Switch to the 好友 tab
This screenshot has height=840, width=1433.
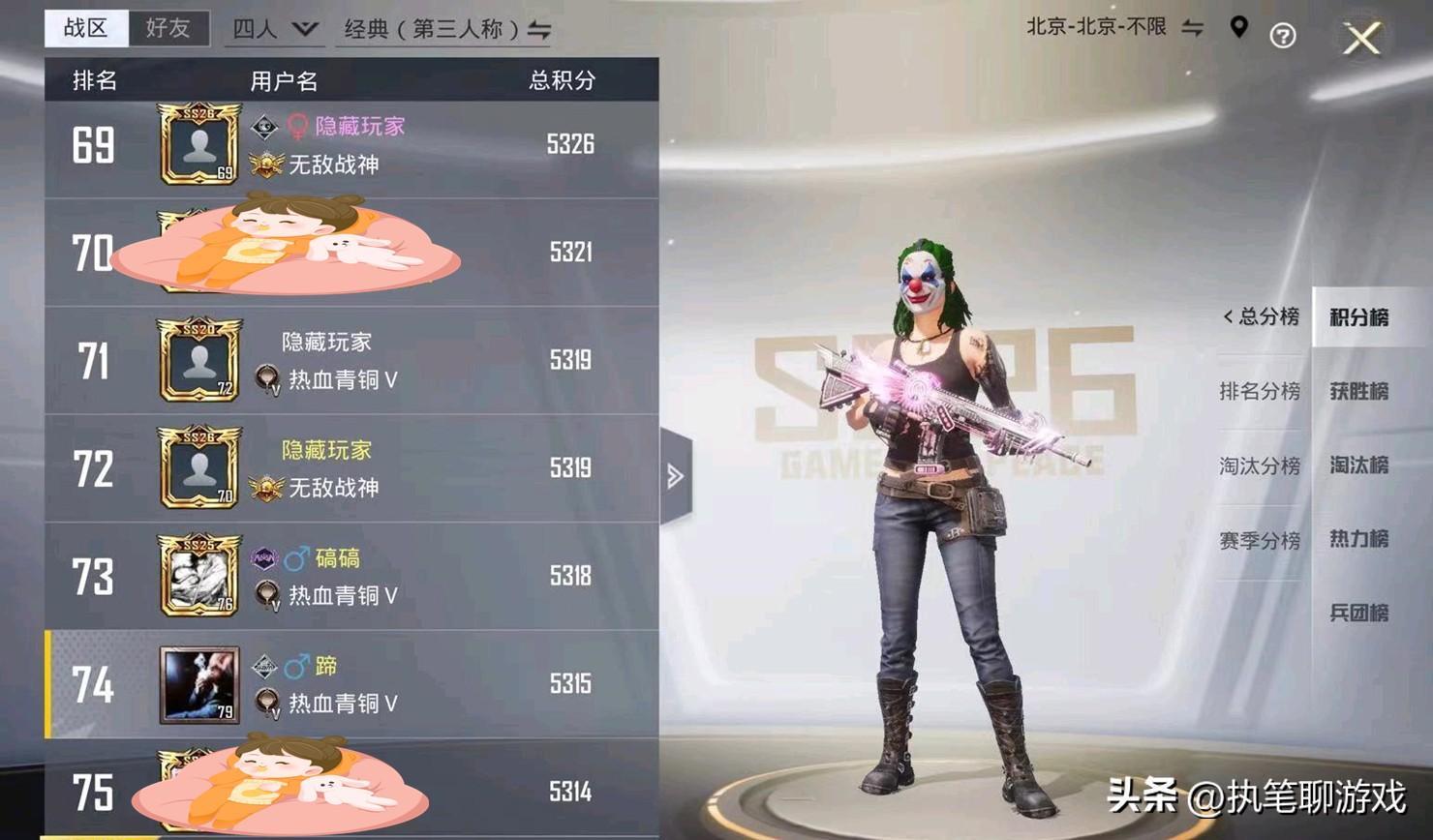[x=168, y=28]
